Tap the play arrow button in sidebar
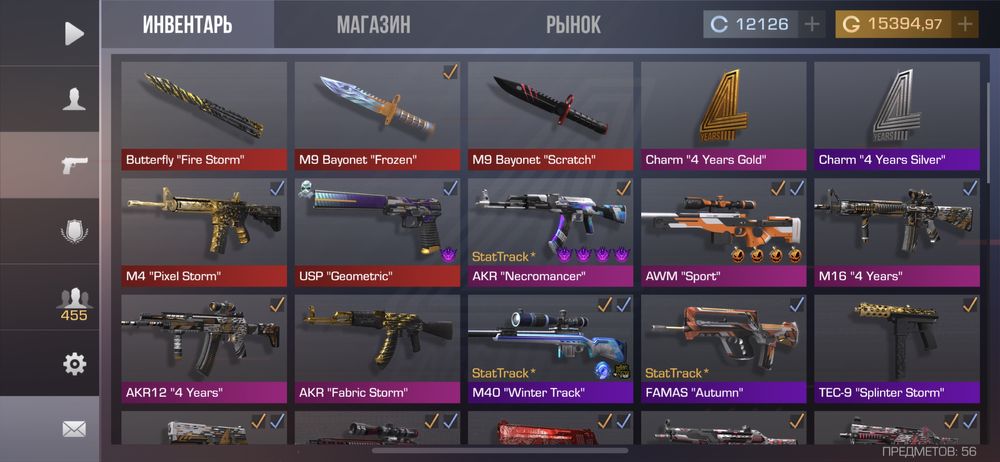 click(x=74, y=34)
